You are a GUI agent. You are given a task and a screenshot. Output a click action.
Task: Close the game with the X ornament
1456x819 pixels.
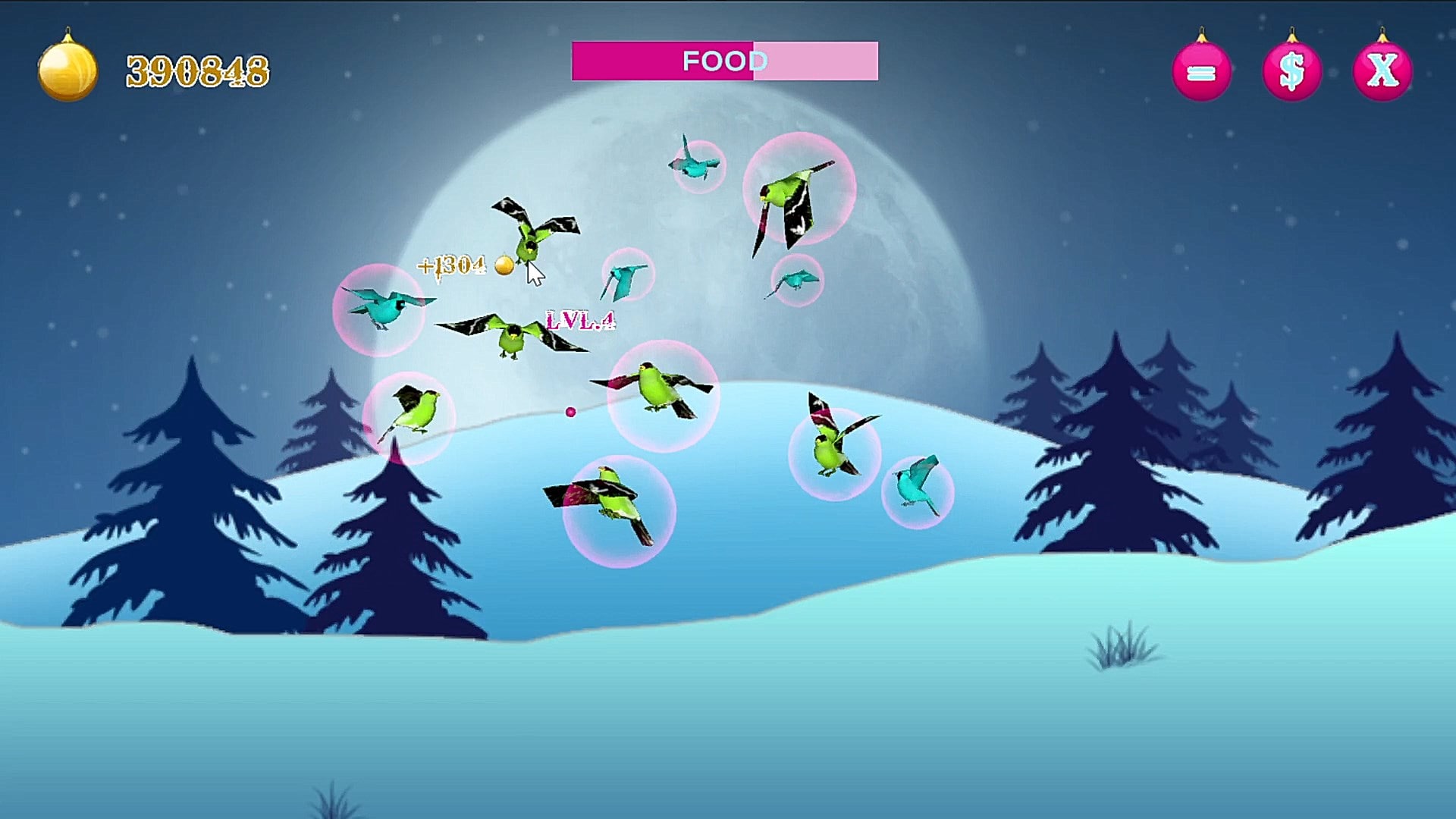click(x=1382, y=72)
